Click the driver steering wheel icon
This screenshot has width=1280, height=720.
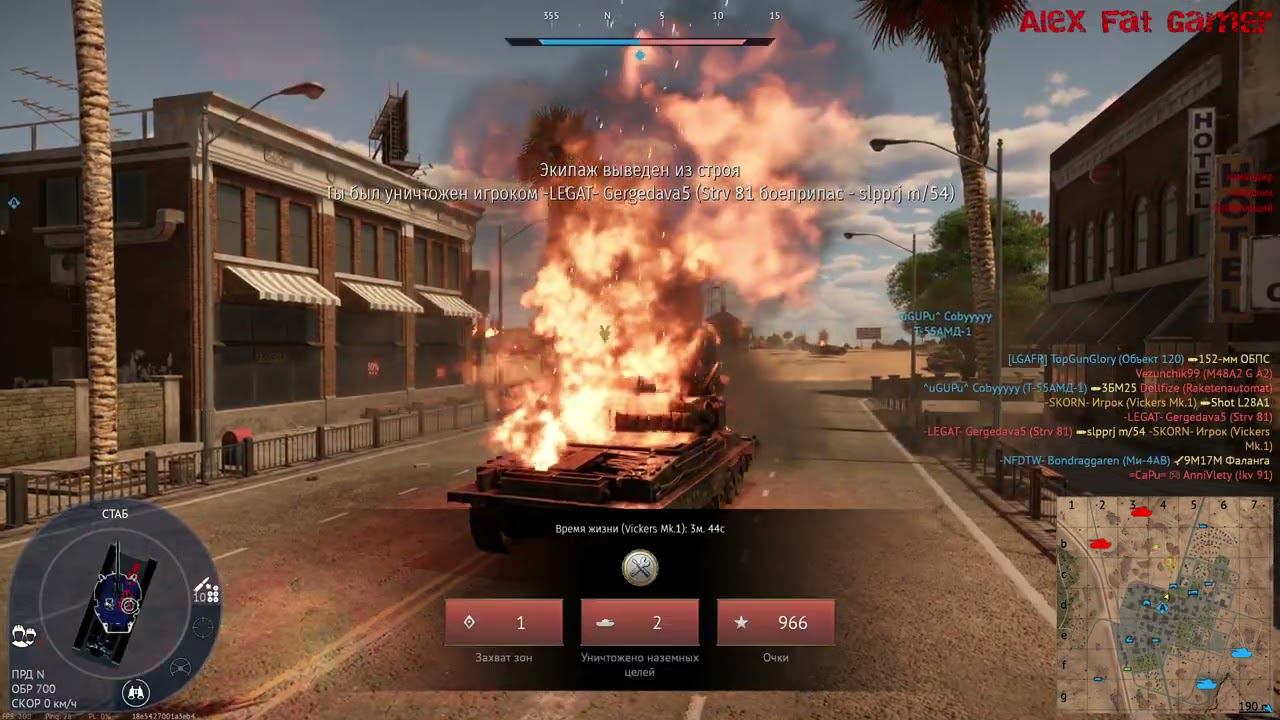tap(181, 667)
